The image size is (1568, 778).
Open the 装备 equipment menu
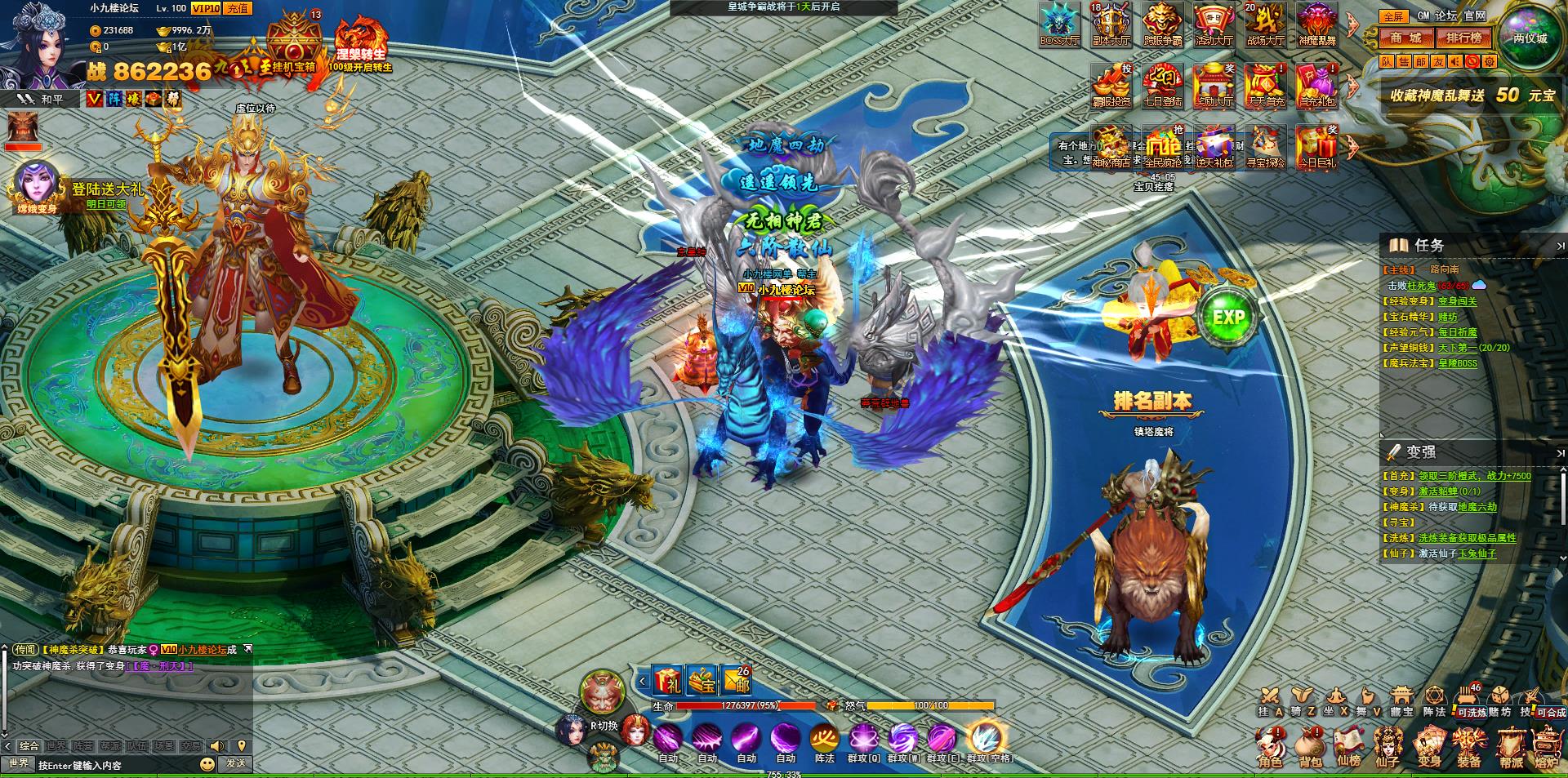[1468, 748]
